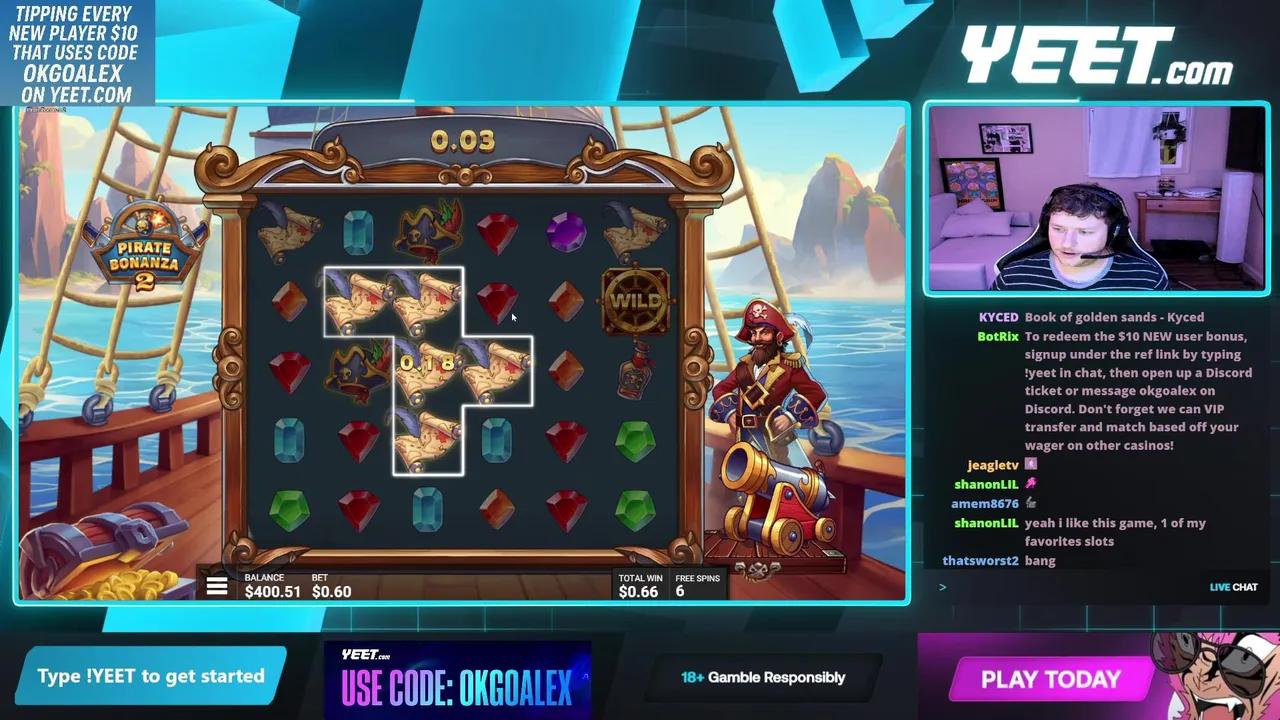Click the streamer's webcam feed
1280x720 pixels.
tap(1097, 199)
